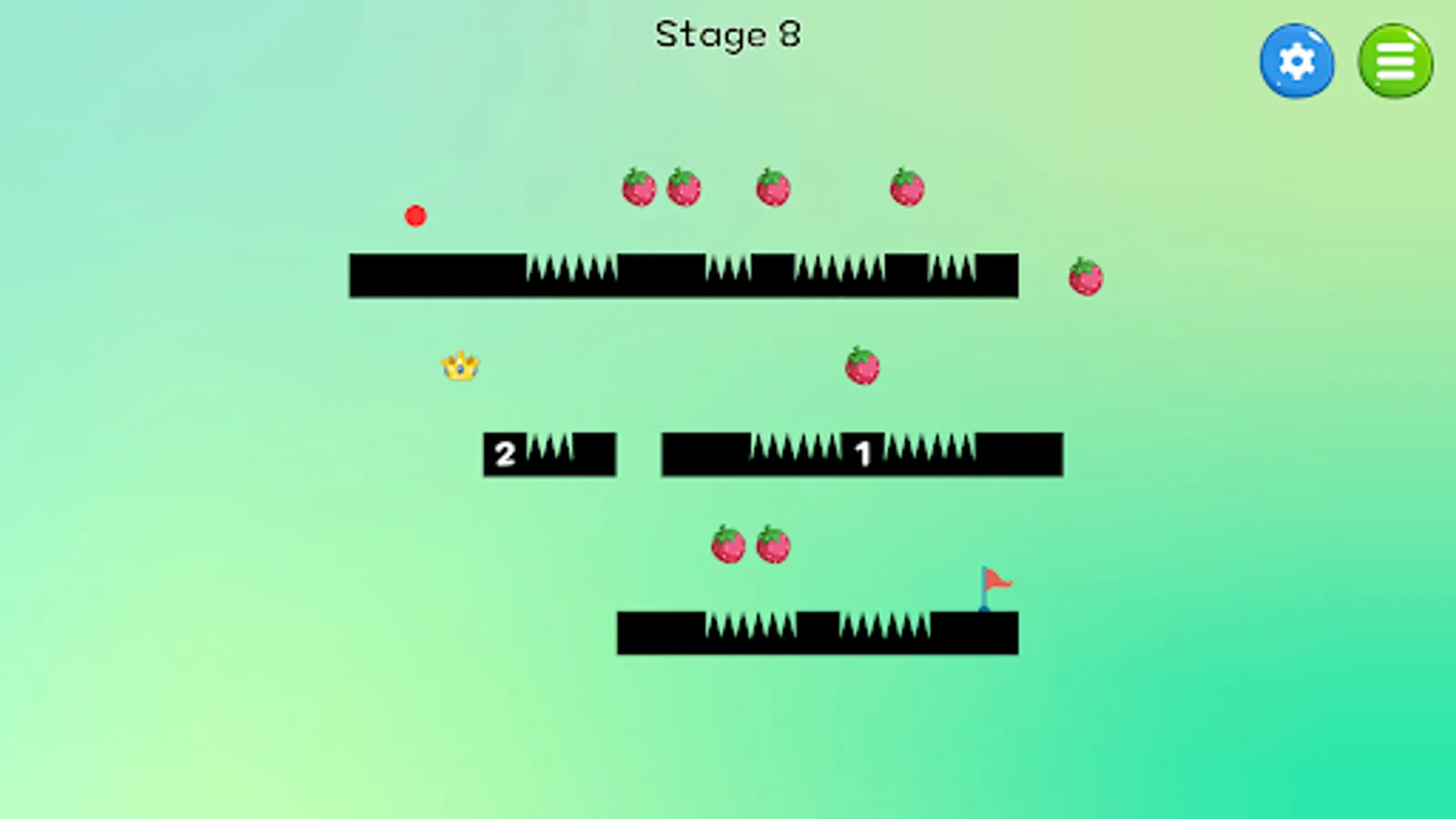Screen dimensions: 1456x819
Task: Click the left strawberry above bottom platform
Action: (x=728, y=543)
